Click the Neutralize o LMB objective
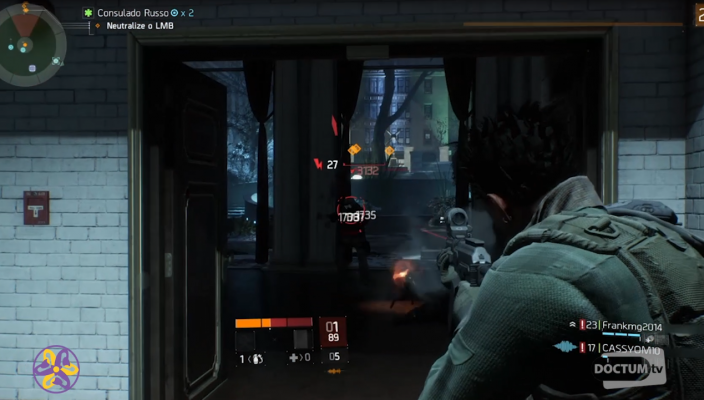The image size is (704, 400). 138,26
